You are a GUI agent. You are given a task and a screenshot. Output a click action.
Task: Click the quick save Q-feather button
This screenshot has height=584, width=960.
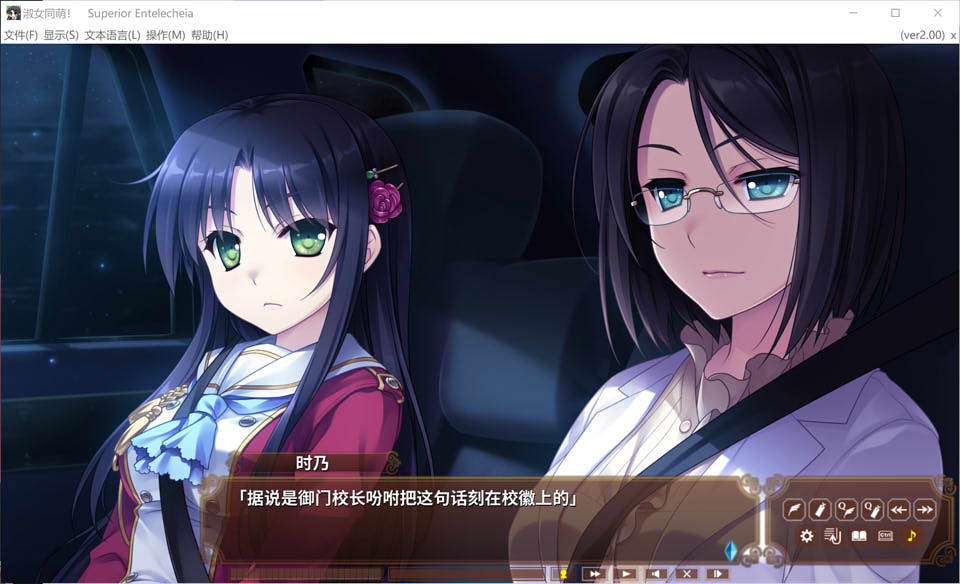coord(846,510)
